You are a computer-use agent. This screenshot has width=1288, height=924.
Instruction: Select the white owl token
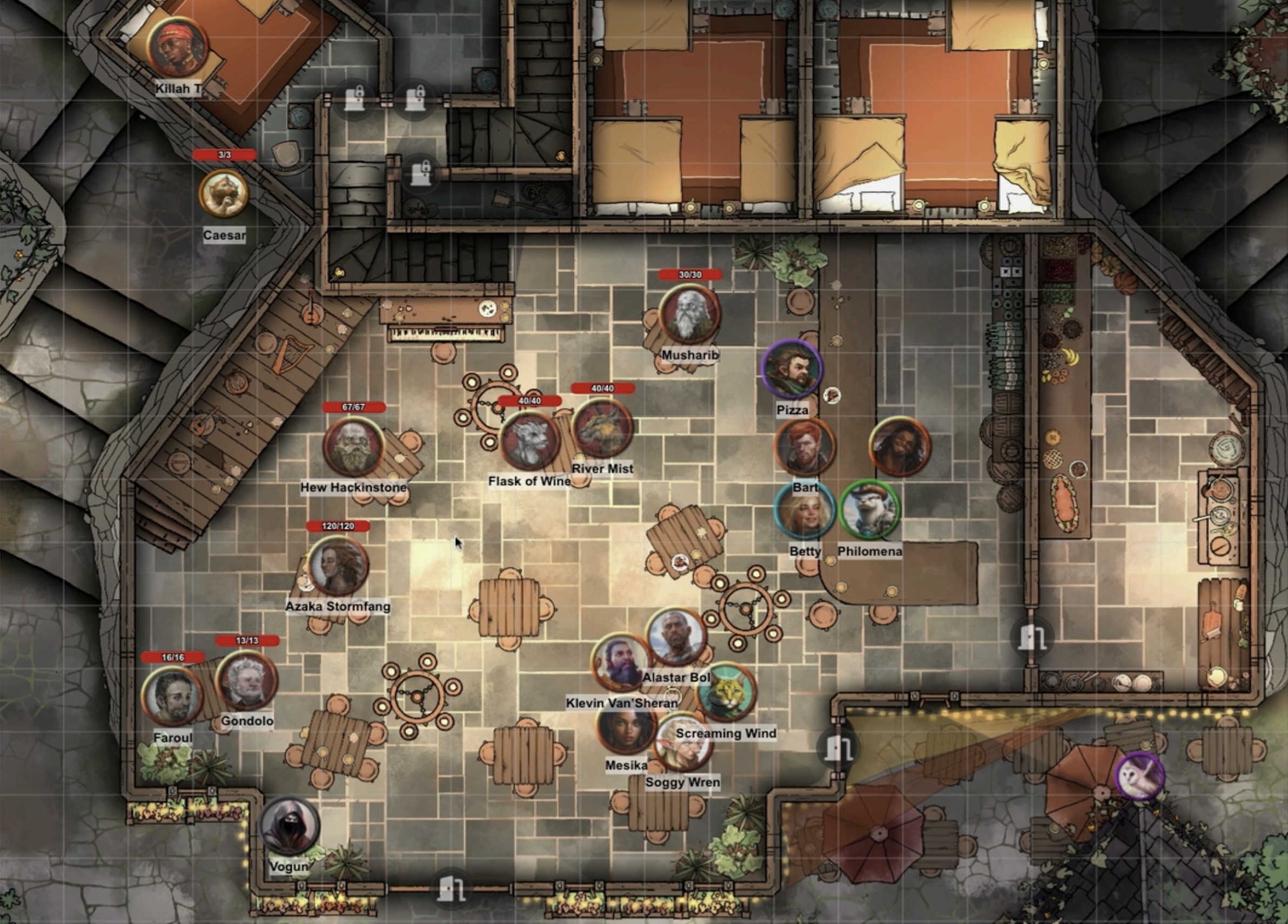(x=1140, y=776)
